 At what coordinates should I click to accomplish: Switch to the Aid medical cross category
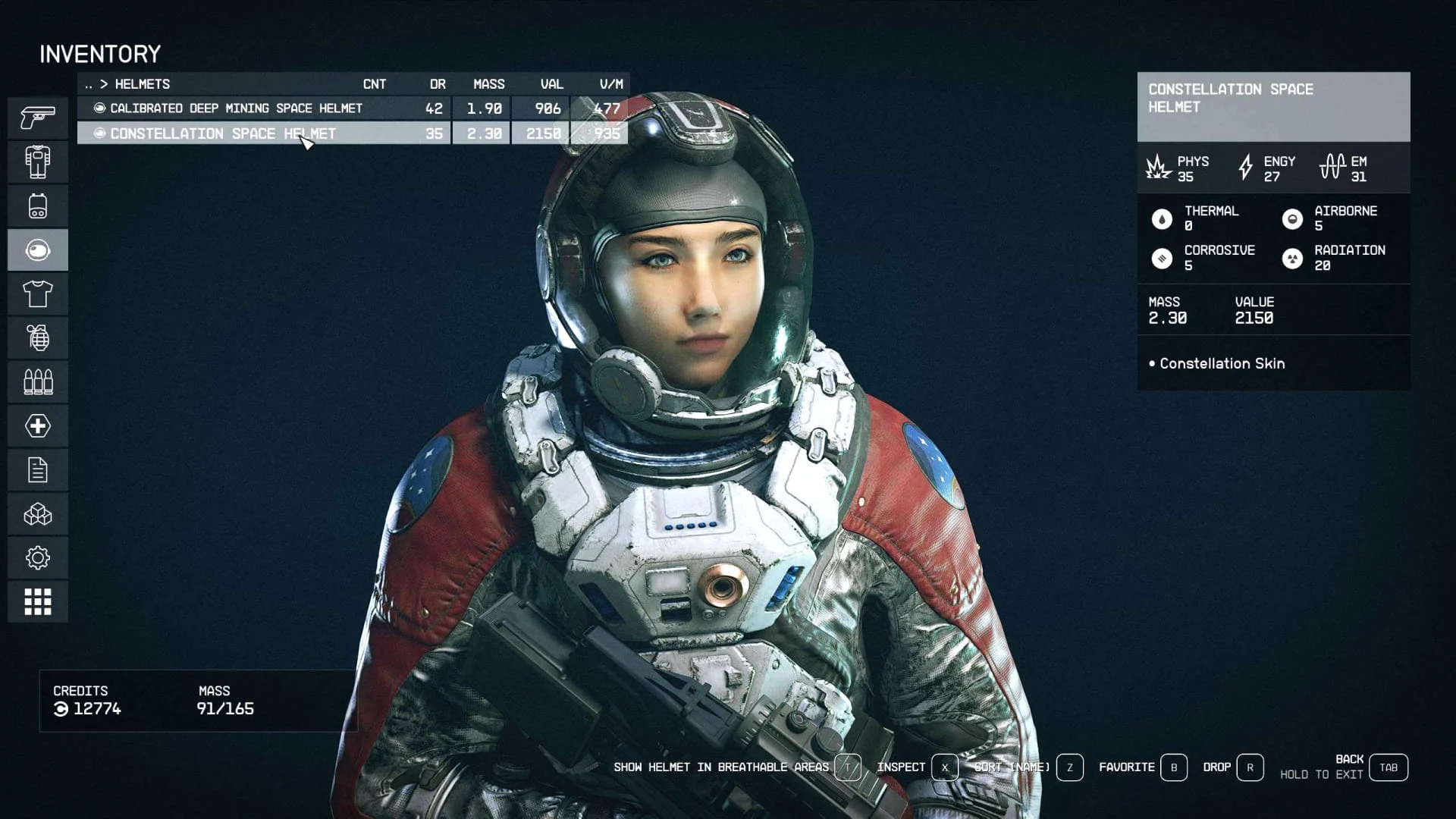coord(38,425)
